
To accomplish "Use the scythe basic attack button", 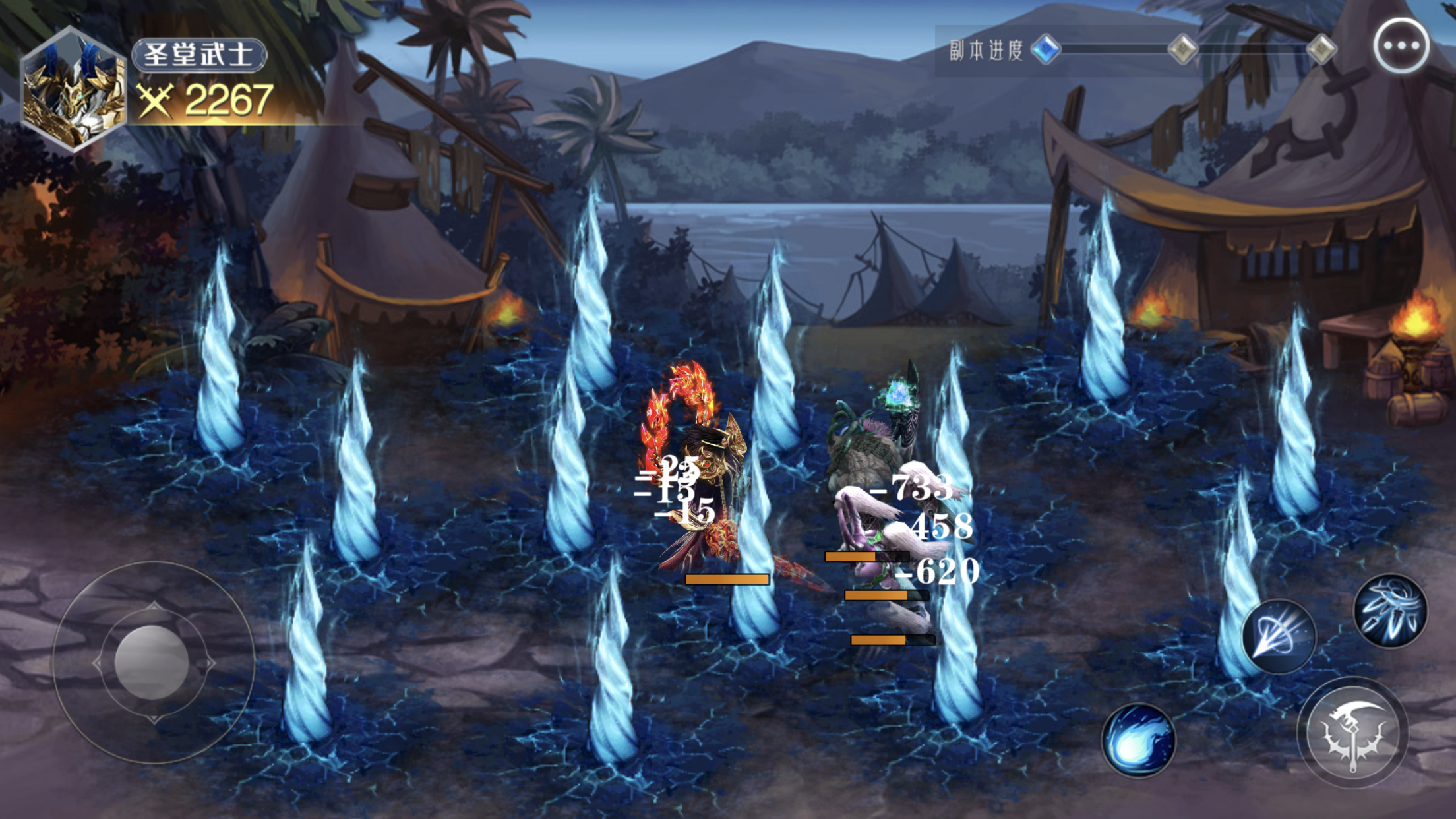I will click(x=1352, y=733).
